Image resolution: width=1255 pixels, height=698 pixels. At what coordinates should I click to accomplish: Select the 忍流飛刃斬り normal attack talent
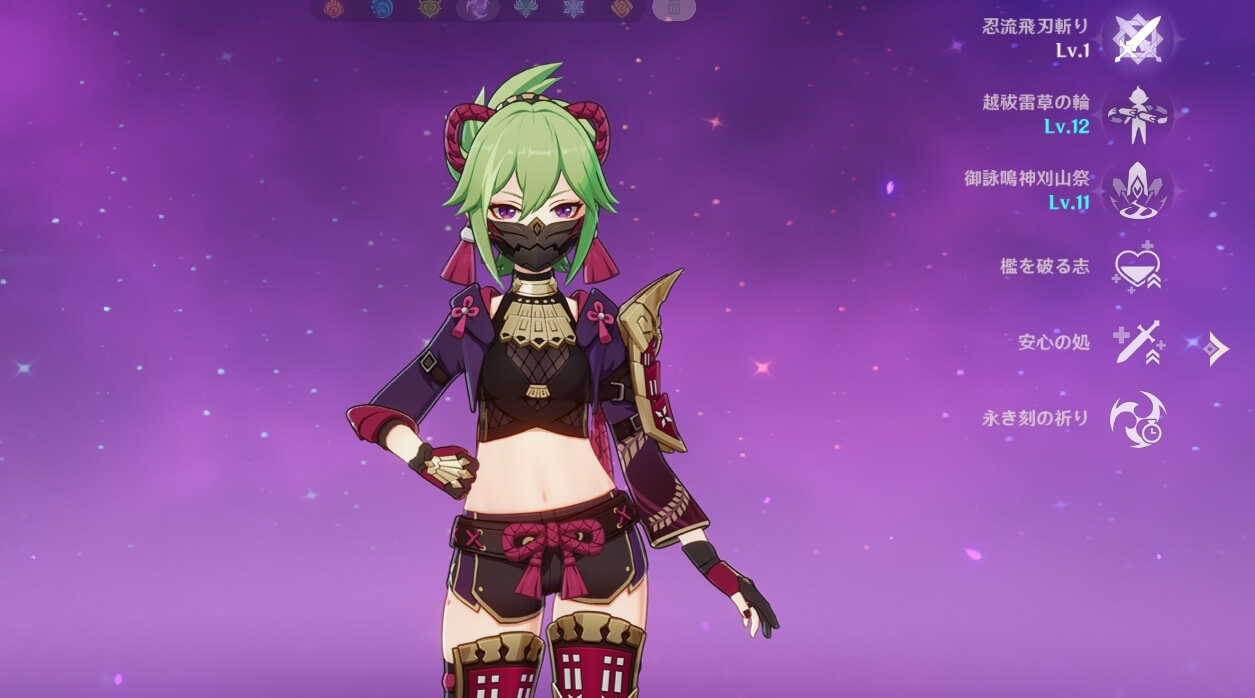click(x=1138, y=39)
